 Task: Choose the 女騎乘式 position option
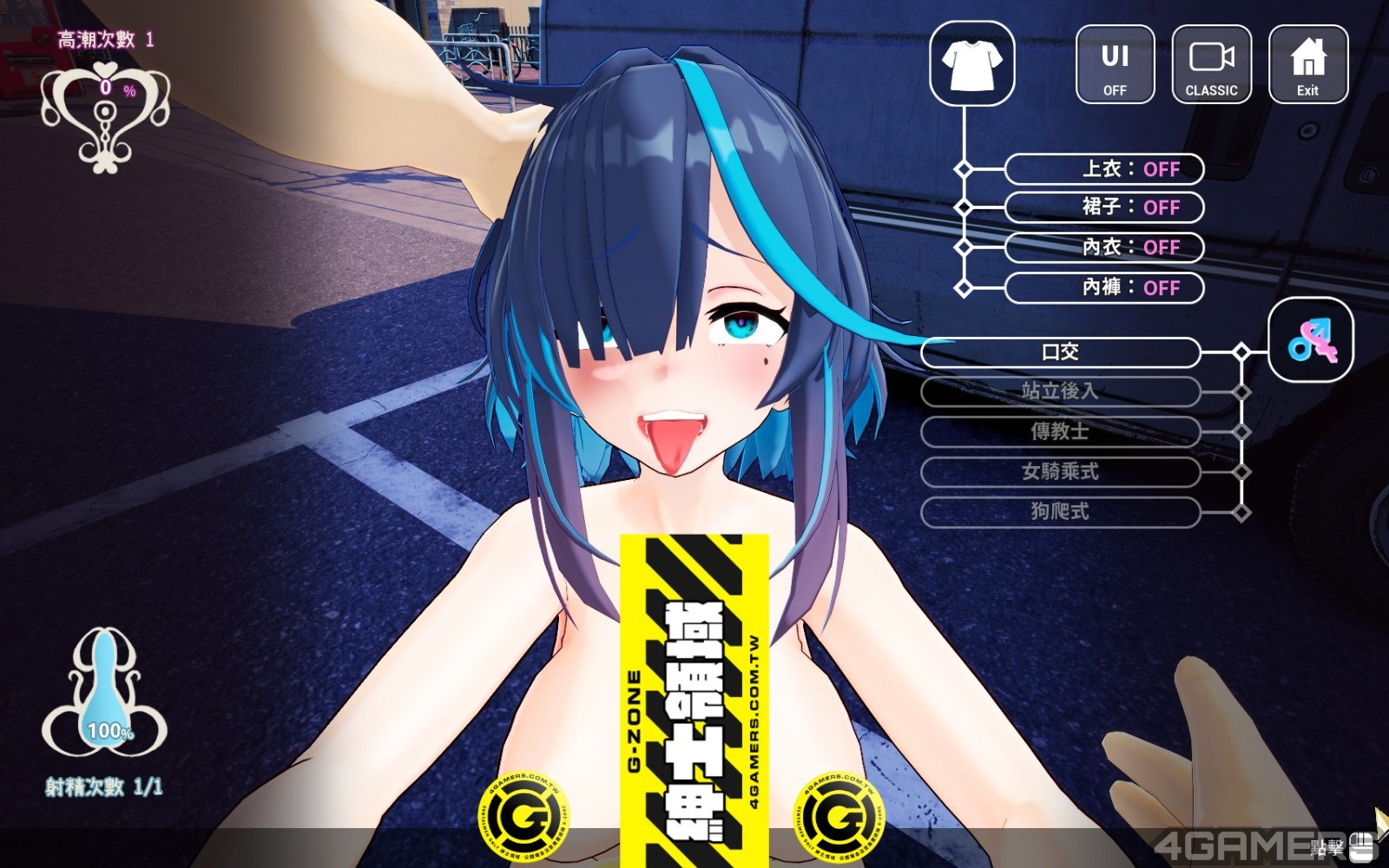click(1059, 473)
